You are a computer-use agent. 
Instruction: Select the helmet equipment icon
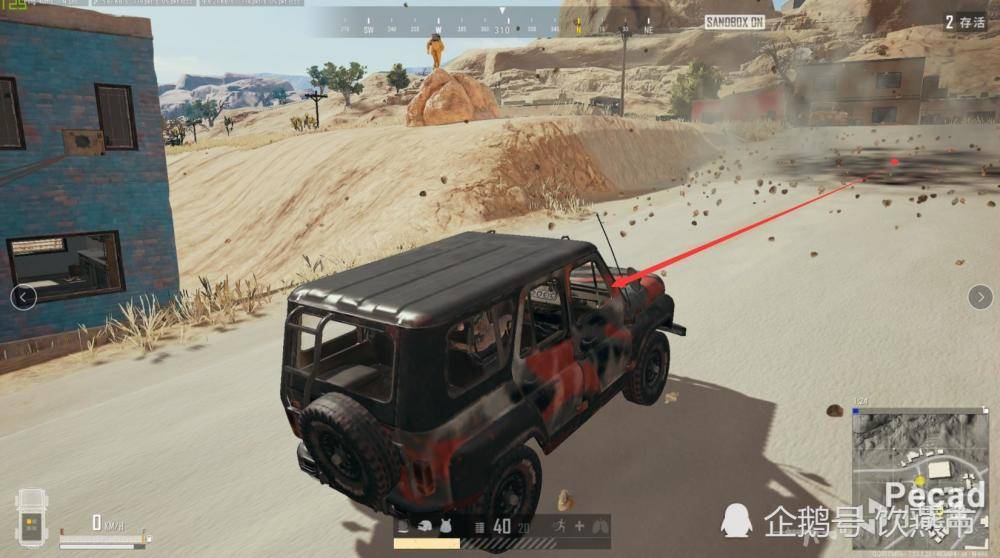click(424, 527)
